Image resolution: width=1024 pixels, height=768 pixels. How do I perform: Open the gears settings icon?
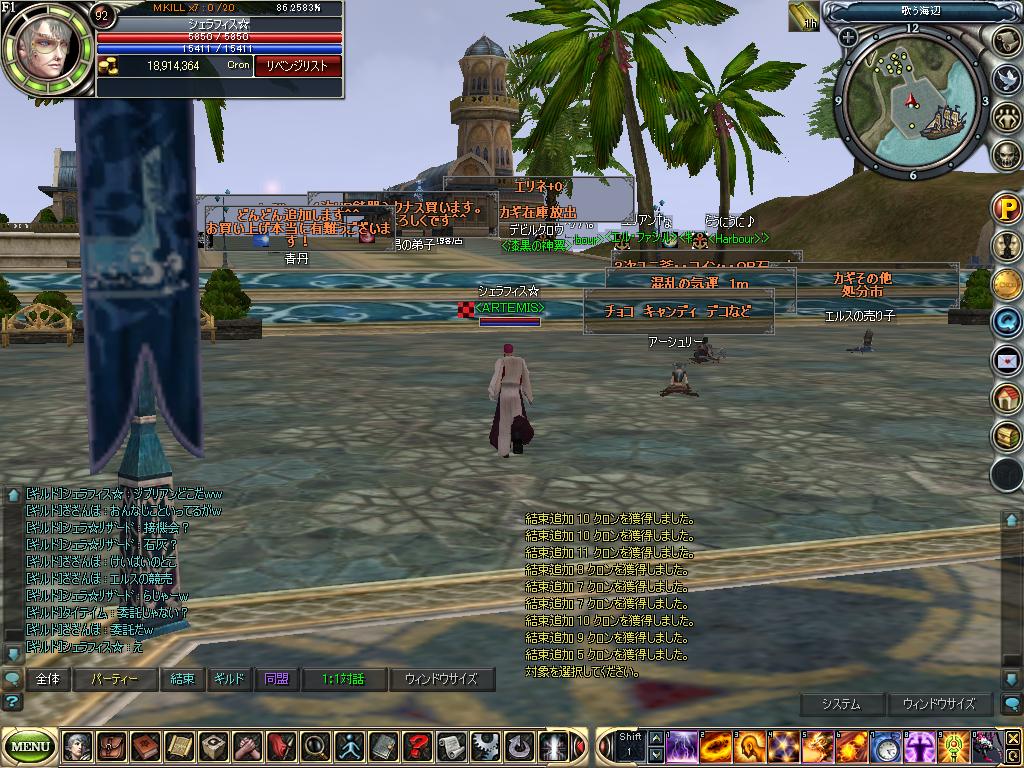point(485,746)
